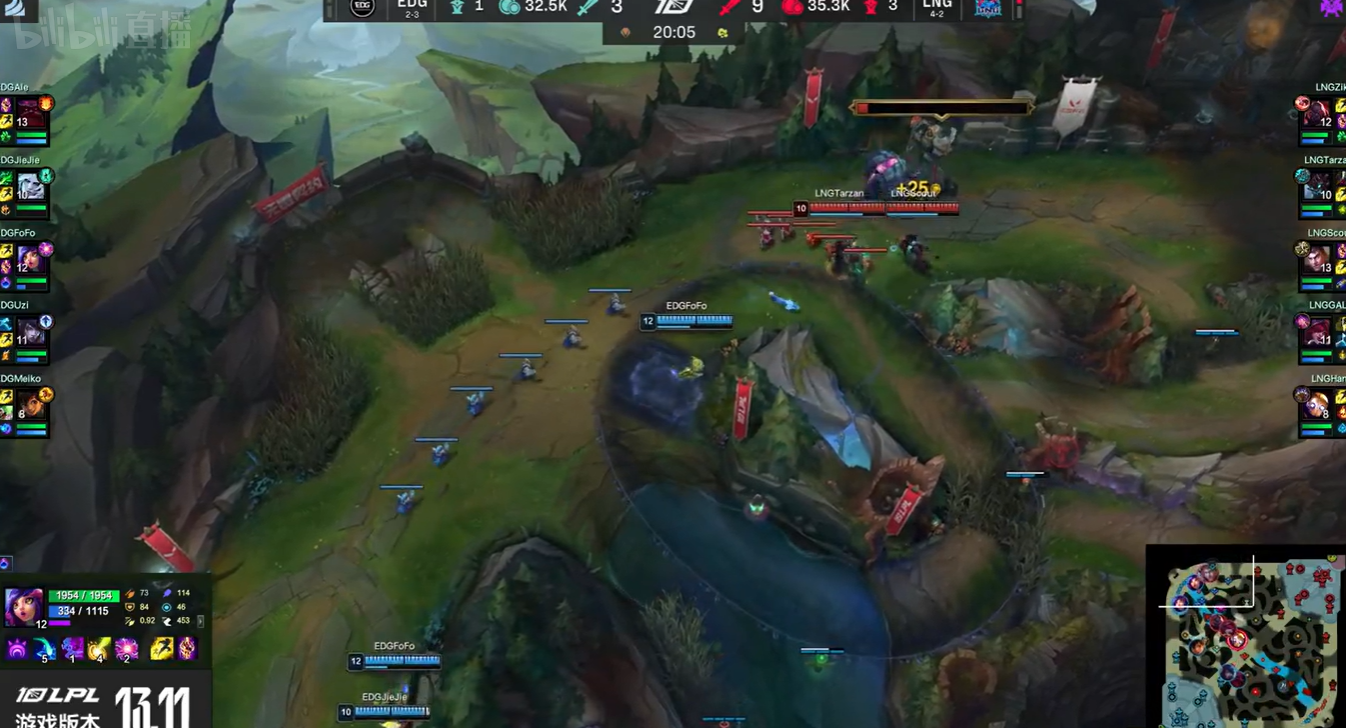
Task: Click Neeko's purple passive ability icon
Action: pos(18,651)
